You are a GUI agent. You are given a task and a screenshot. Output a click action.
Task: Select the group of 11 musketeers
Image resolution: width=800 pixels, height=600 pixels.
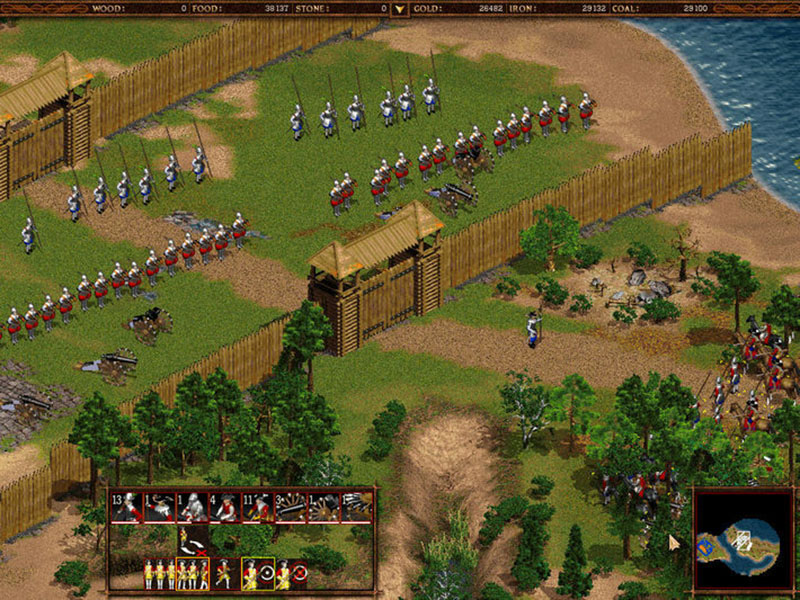point(259,508)
